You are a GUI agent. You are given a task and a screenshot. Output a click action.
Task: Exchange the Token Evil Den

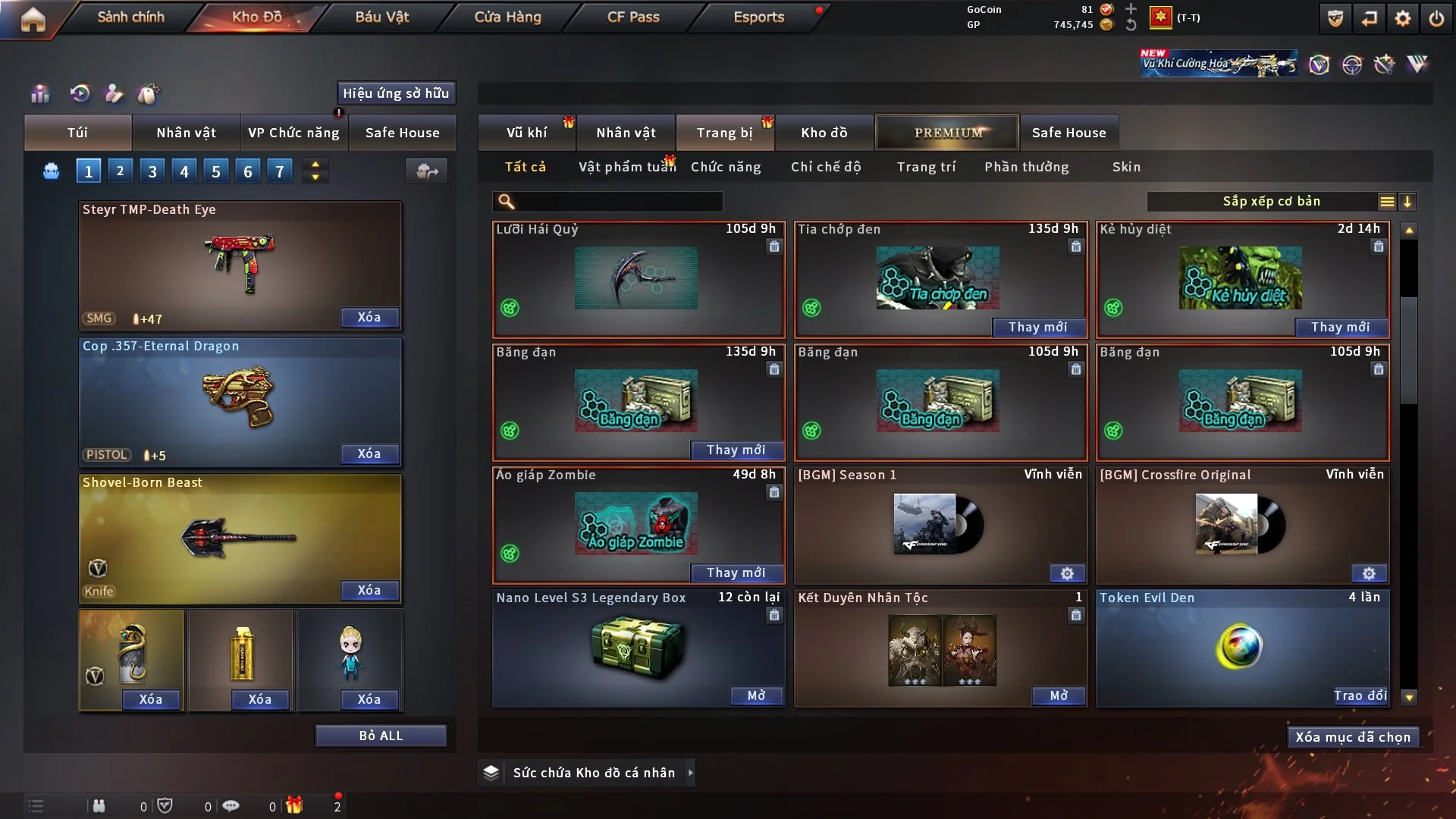1360,695
